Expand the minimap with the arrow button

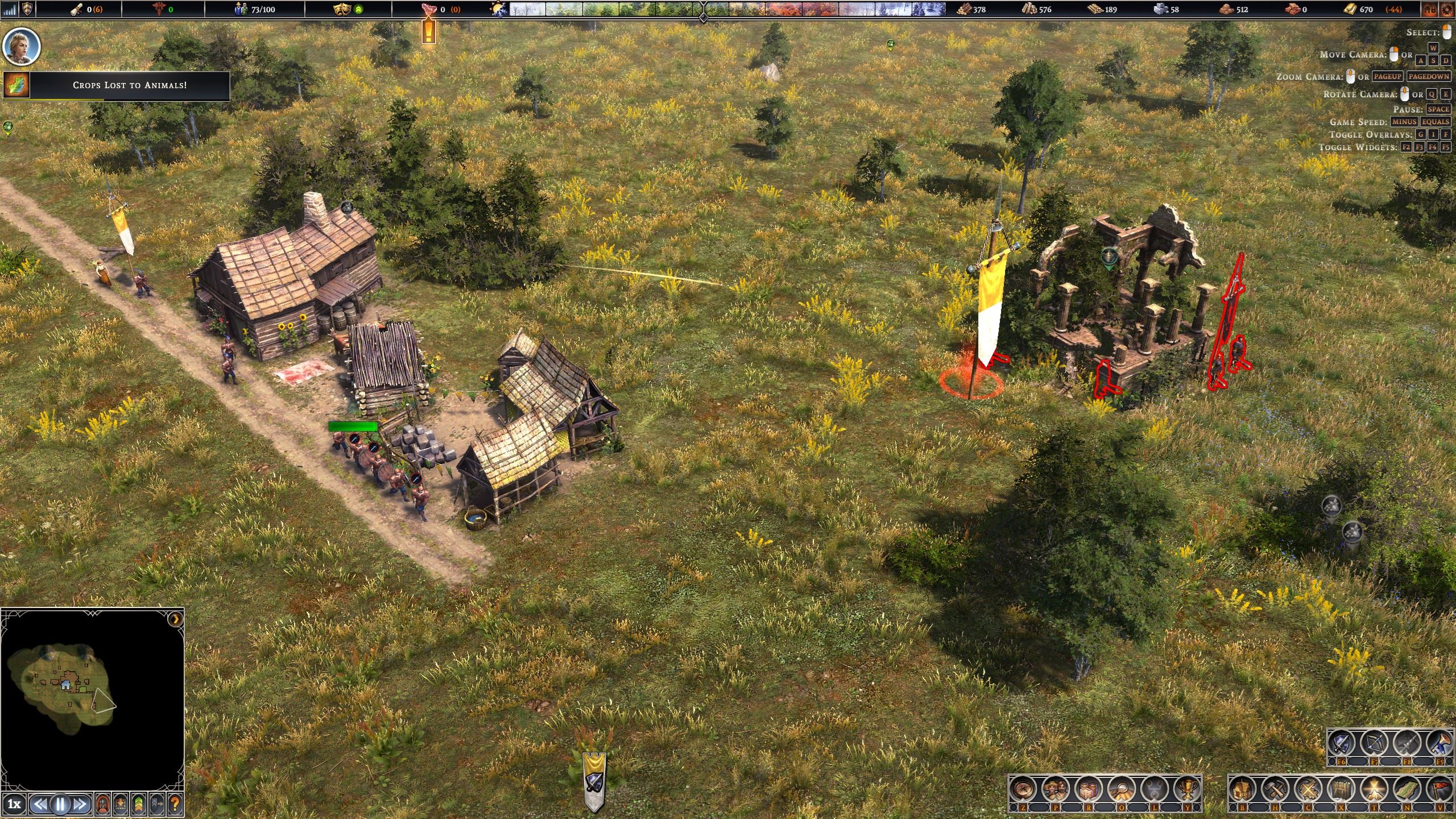(176, 619)
